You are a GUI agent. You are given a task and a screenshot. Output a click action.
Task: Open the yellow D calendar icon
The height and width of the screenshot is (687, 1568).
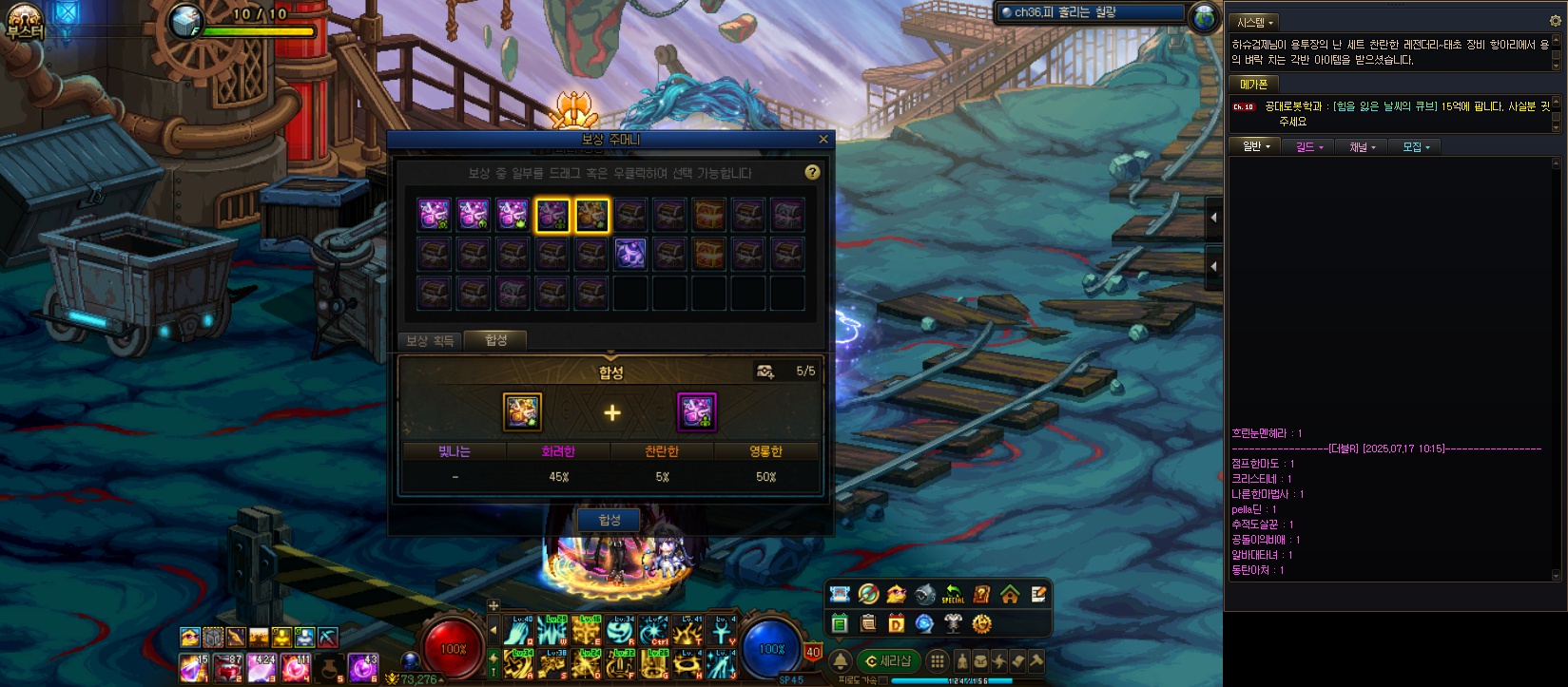[896, 623]
